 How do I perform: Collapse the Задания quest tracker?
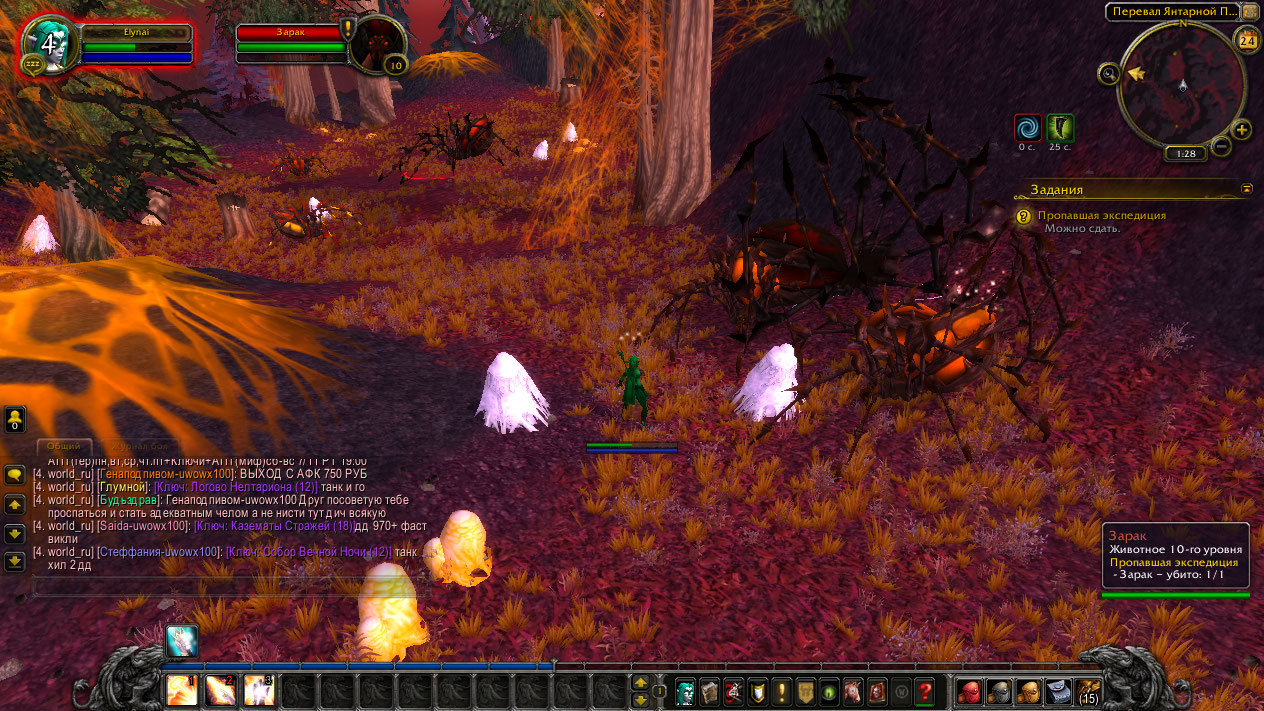(x=1247, y=188)
